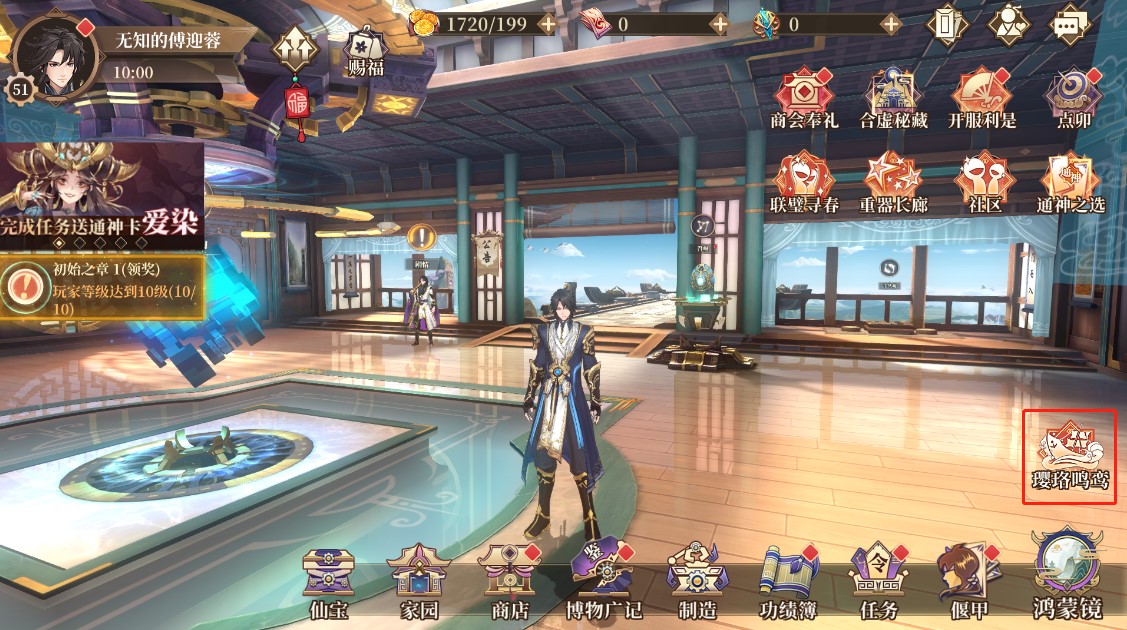This screenshot has width=1127, height=630.
Task: Open the 任务 quest menu
Action: (876, 580)
